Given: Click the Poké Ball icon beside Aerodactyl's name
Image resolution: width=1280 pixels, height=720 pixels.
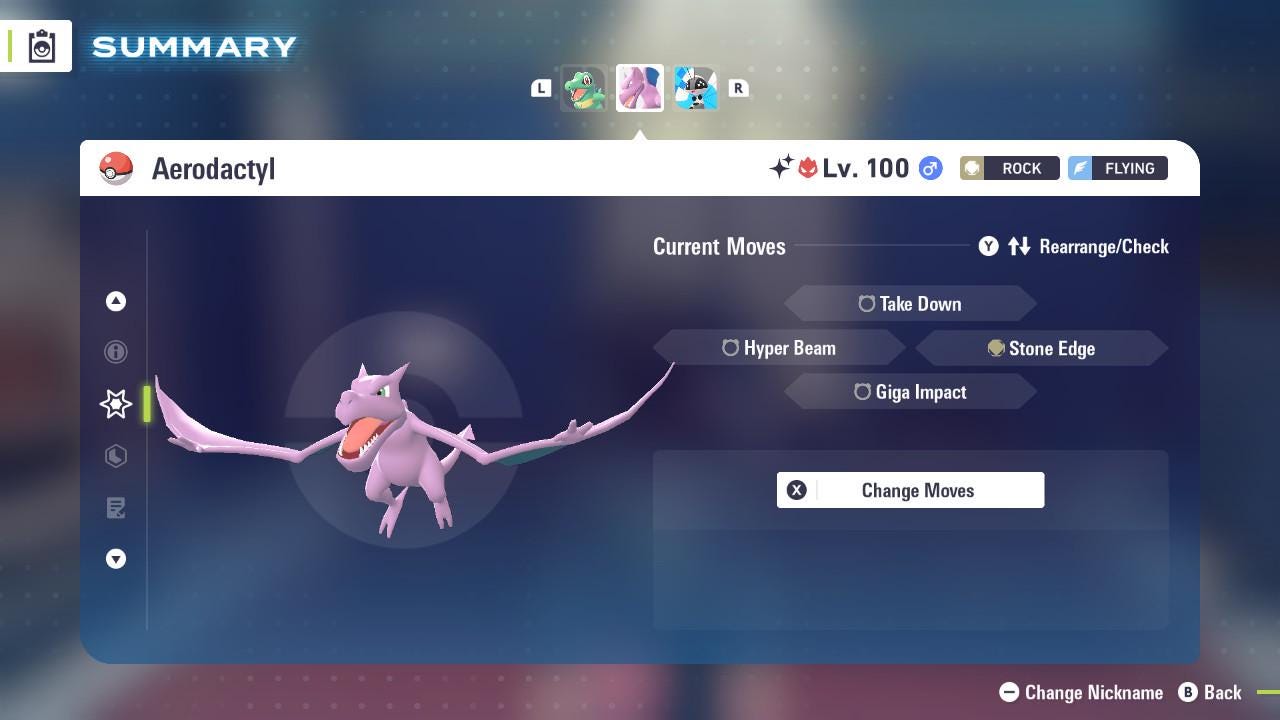Looking at the screenshot, I should click(117, 168).
